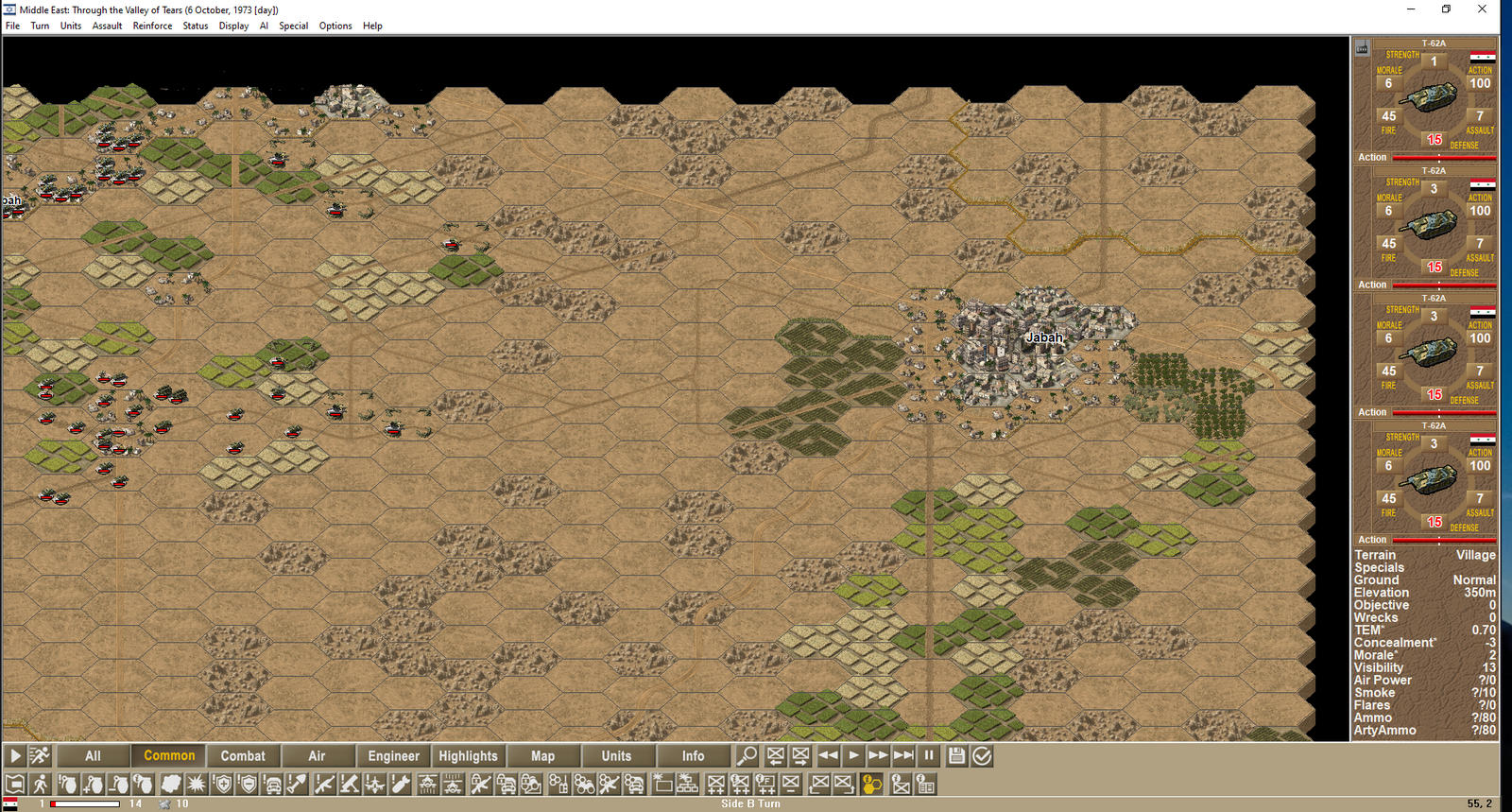Switch to the Engineer toolbar tab
This screenshot has height=812, width=1512.
pyautogui.click(x=394, y=755)
